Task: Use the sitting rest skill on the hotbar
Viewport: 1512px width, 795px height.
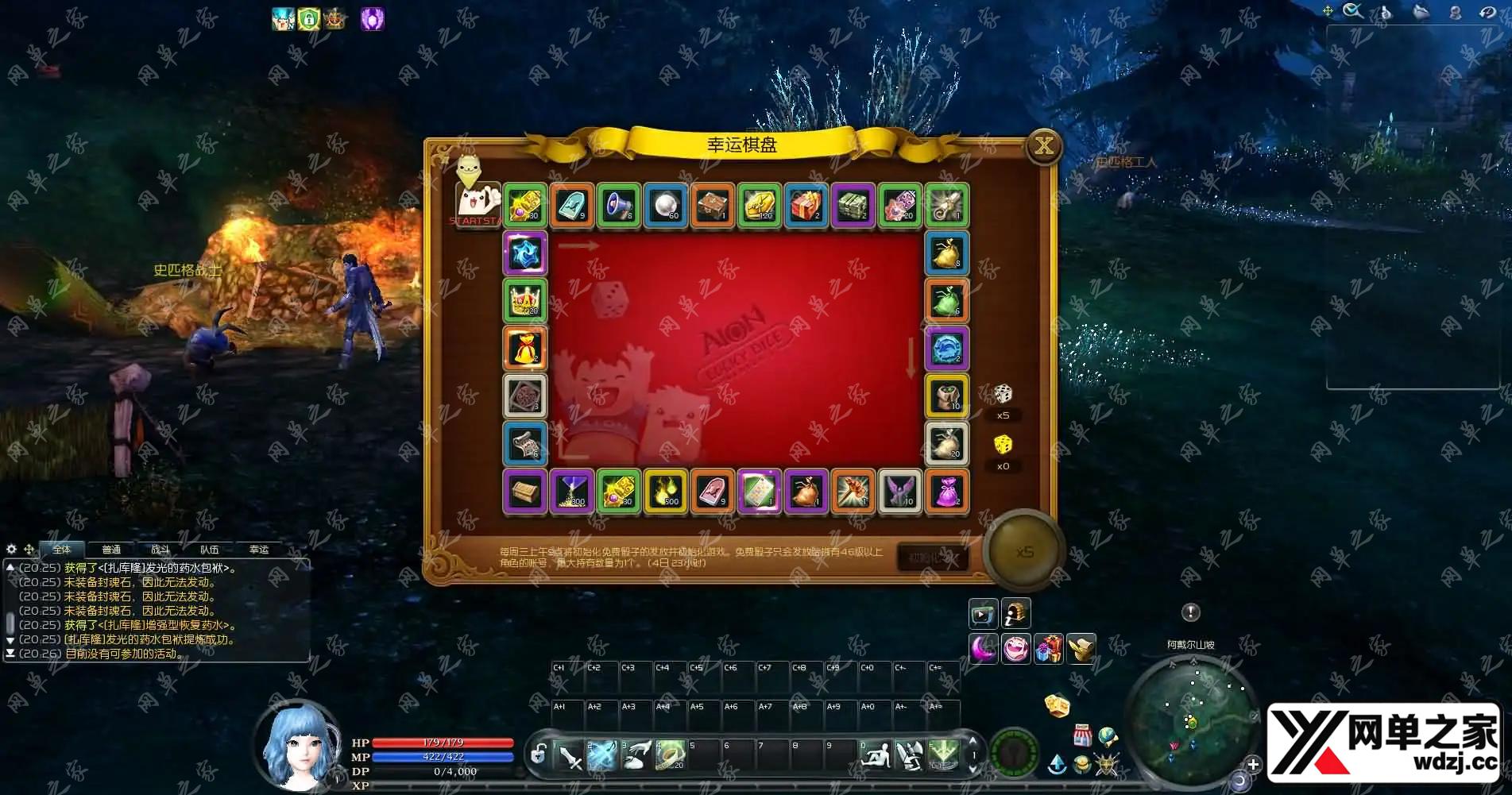Action: (876, 755)
